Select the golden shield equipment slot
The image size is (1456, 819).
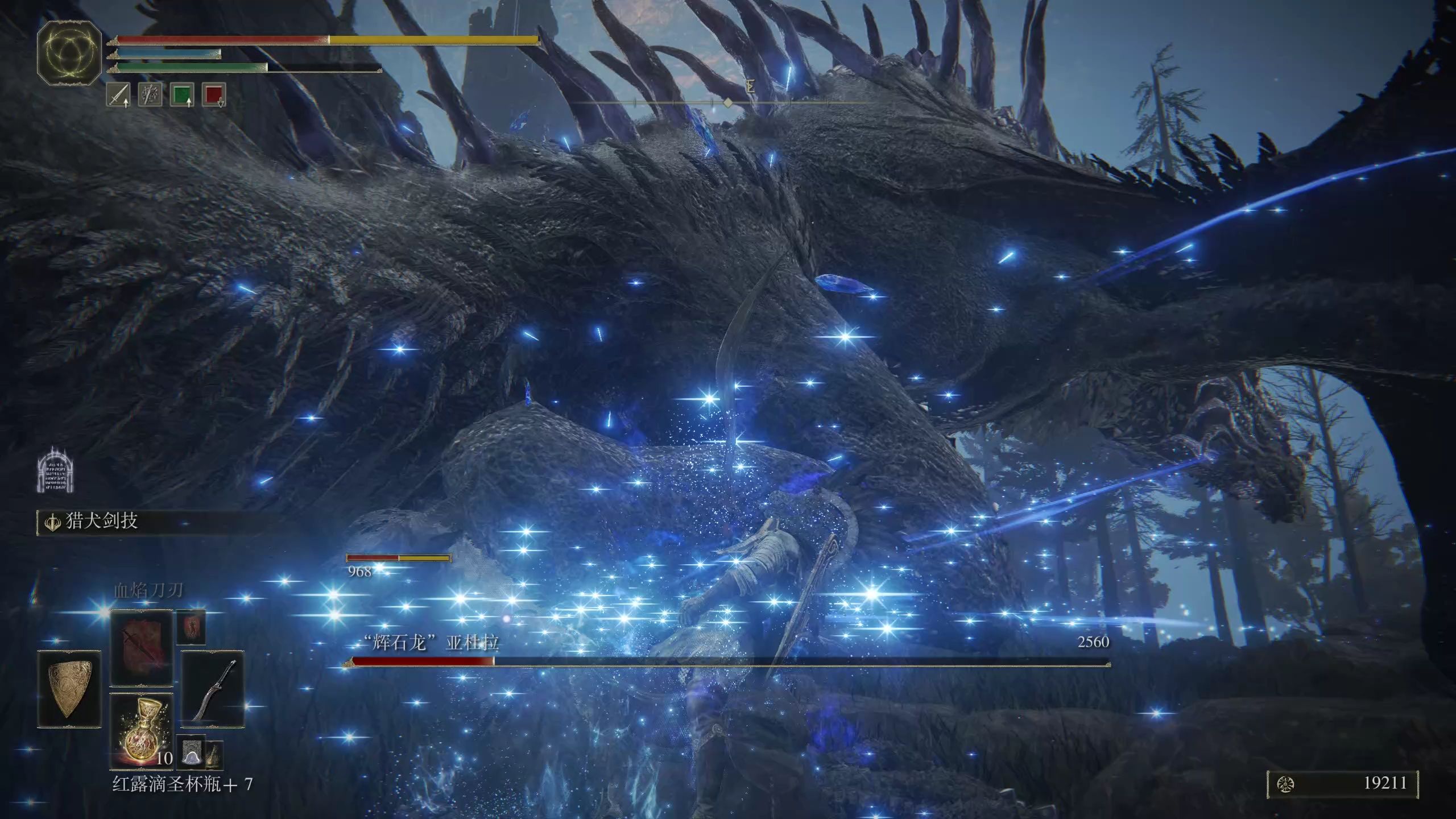click(x=69, y=689)
